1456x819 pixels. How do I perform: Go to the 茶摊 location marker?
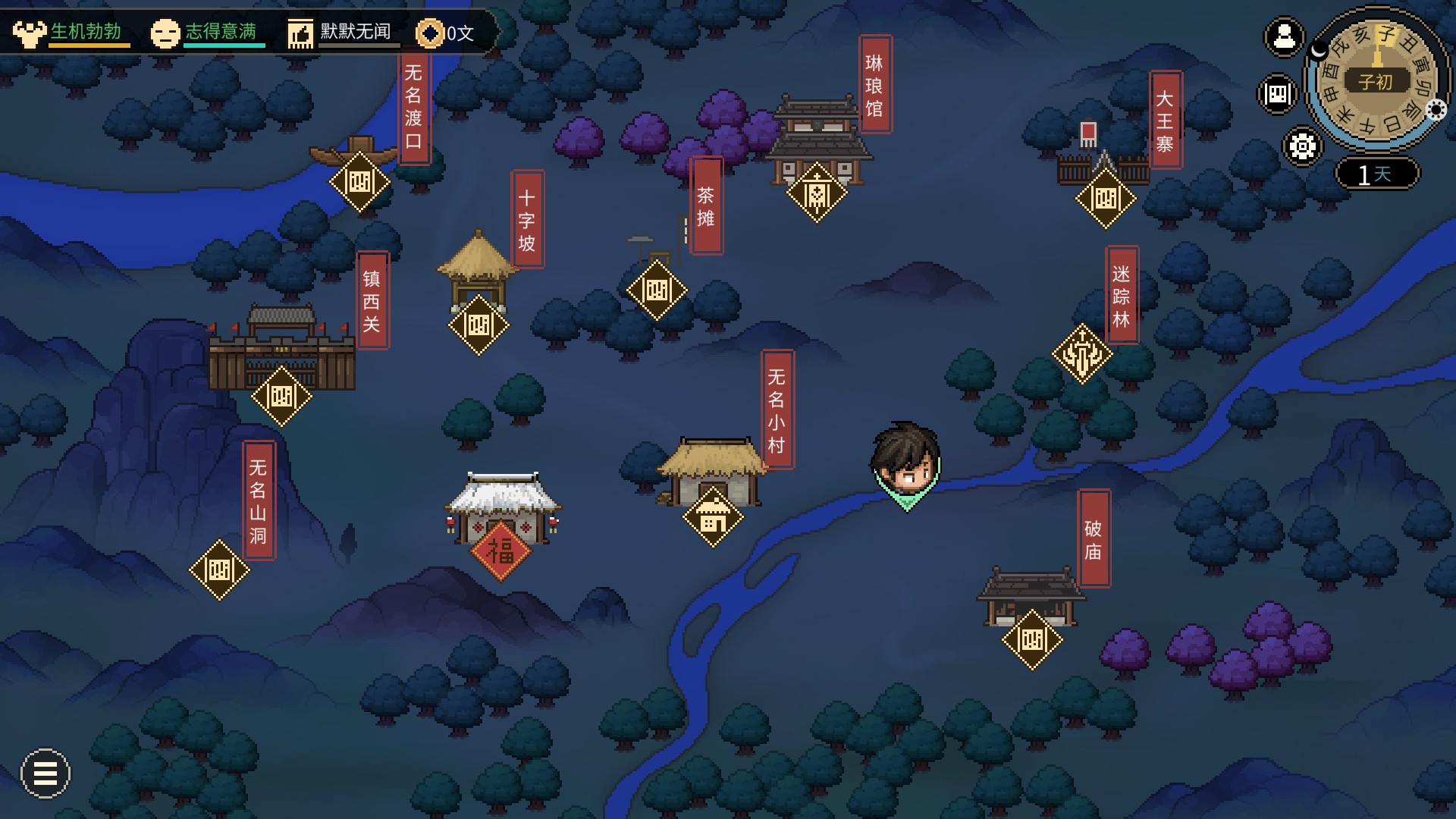tap(657, 290)
